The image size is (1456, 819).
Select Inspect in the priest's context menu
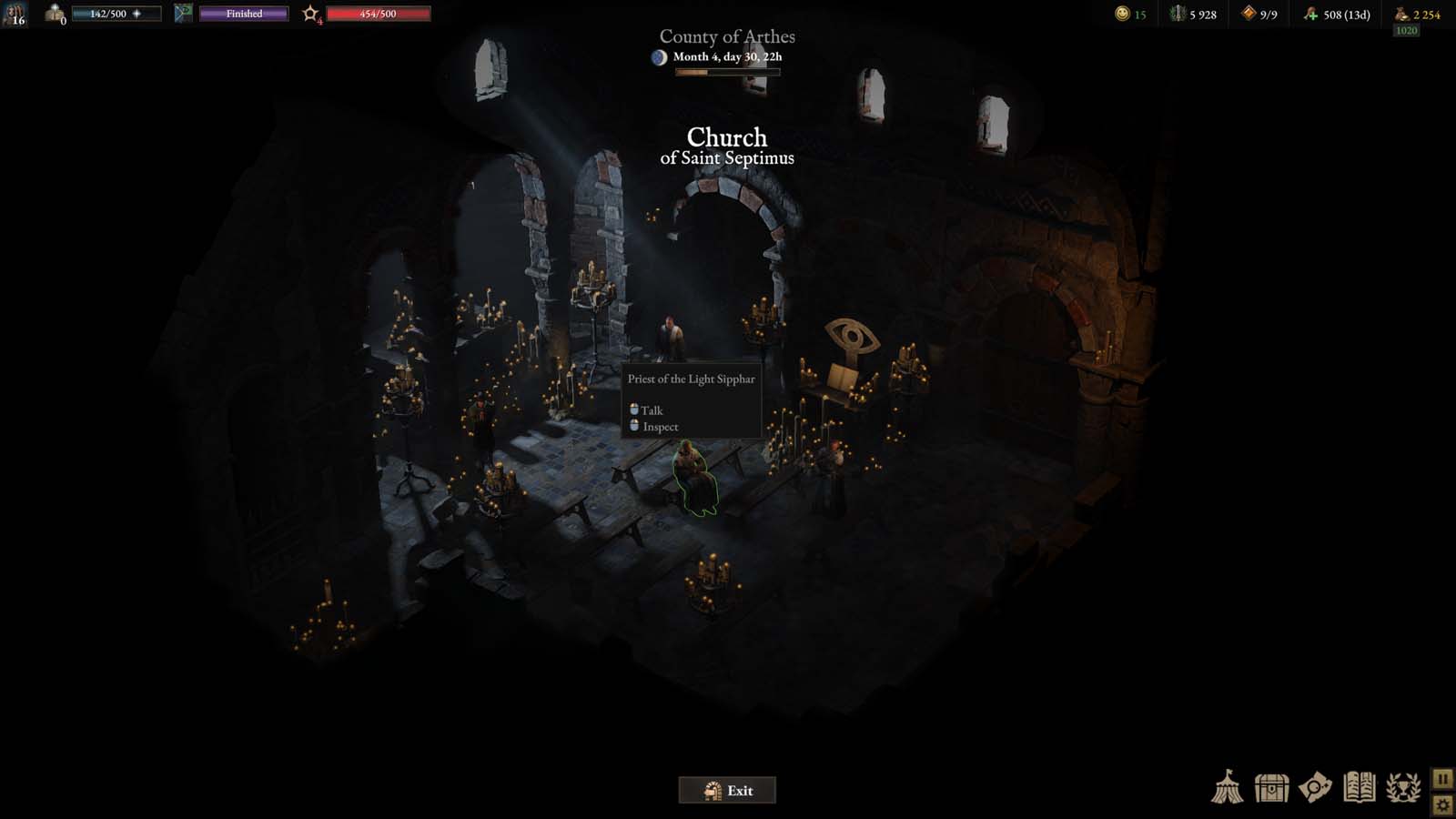tap(660, 427)
